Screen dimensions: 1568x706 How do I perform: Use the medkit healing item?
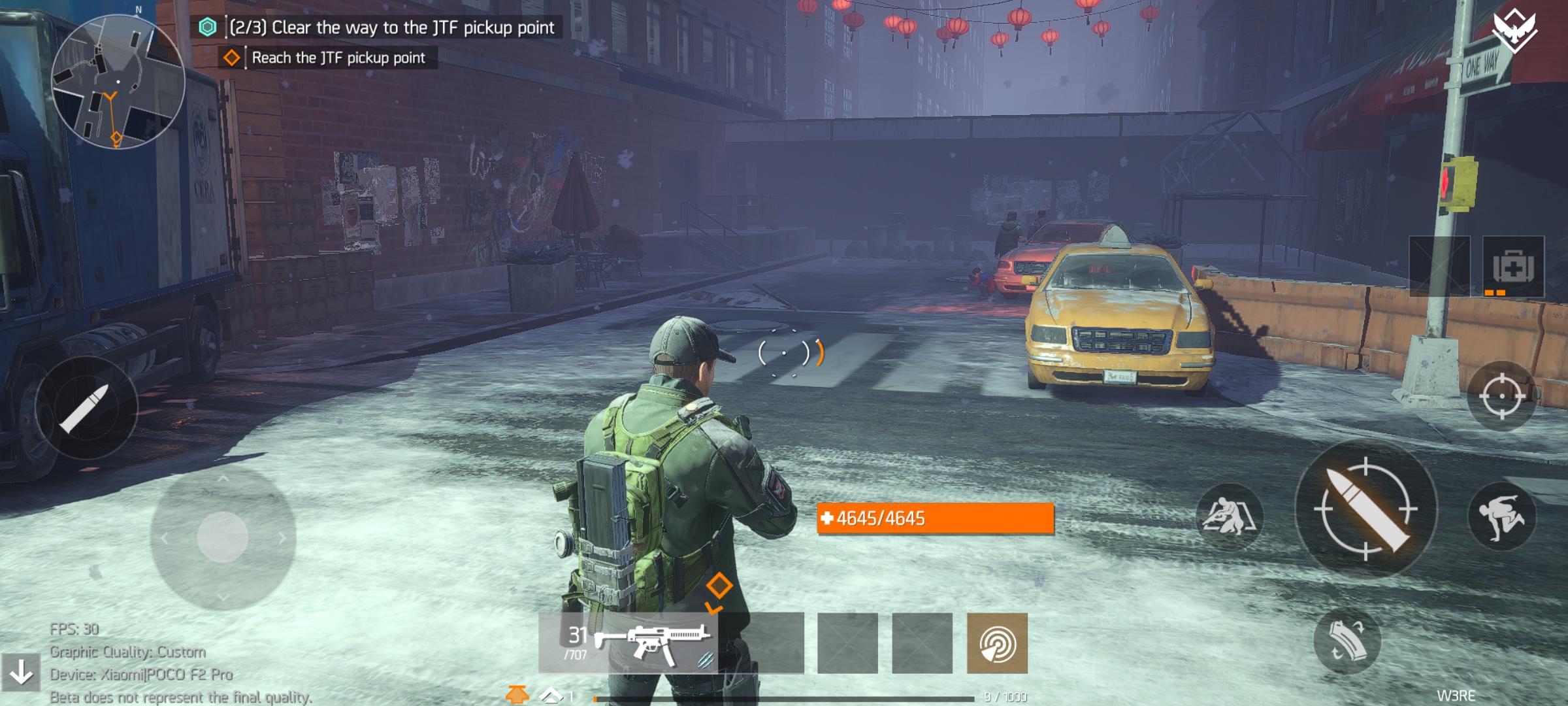click(1513, 267)
